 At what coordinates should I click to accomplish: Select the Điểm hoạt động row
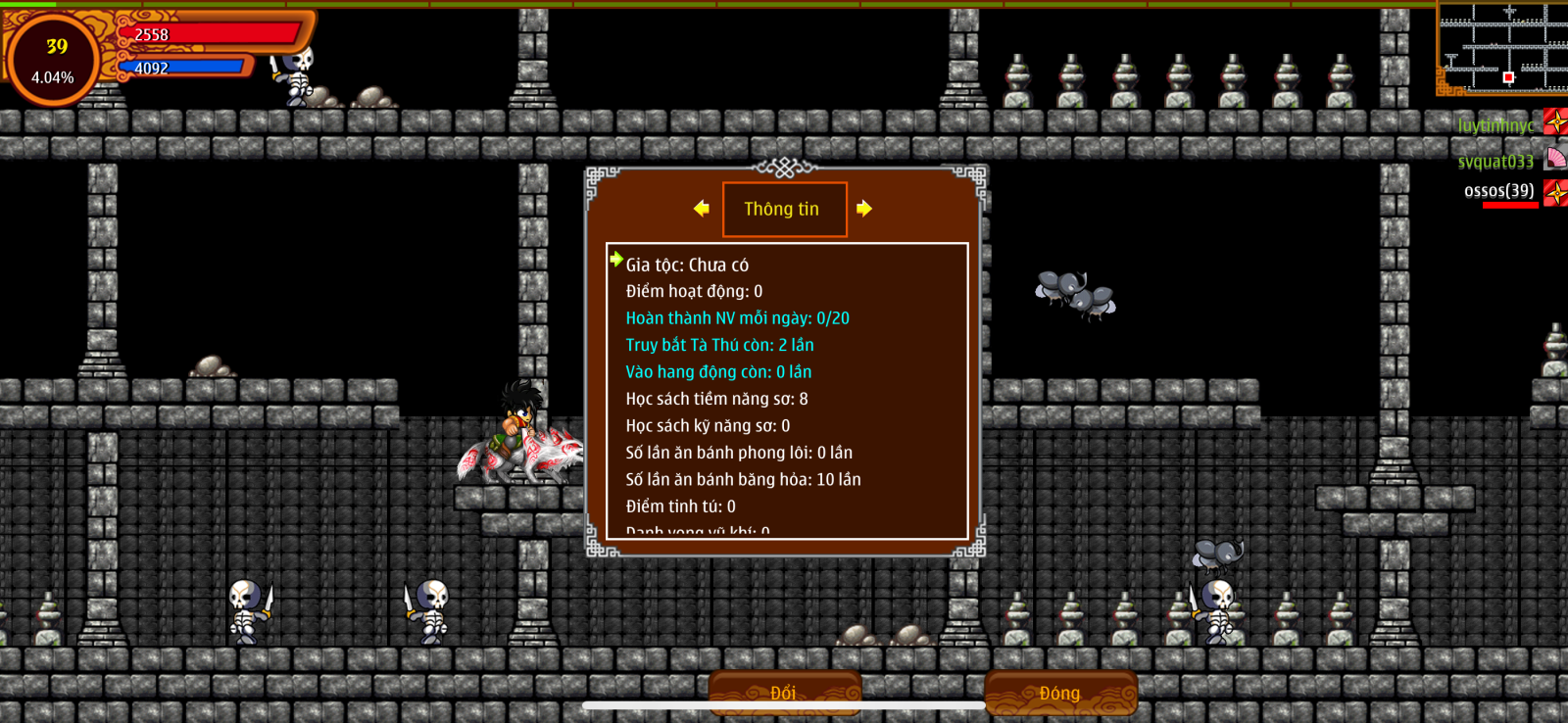tap(694, 292)
